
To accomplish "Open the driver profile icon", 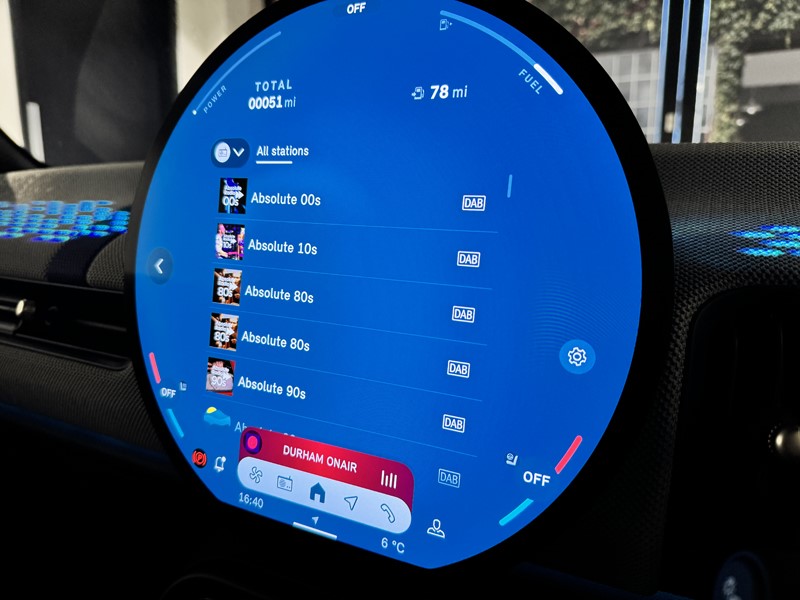I will pos(435,529).
